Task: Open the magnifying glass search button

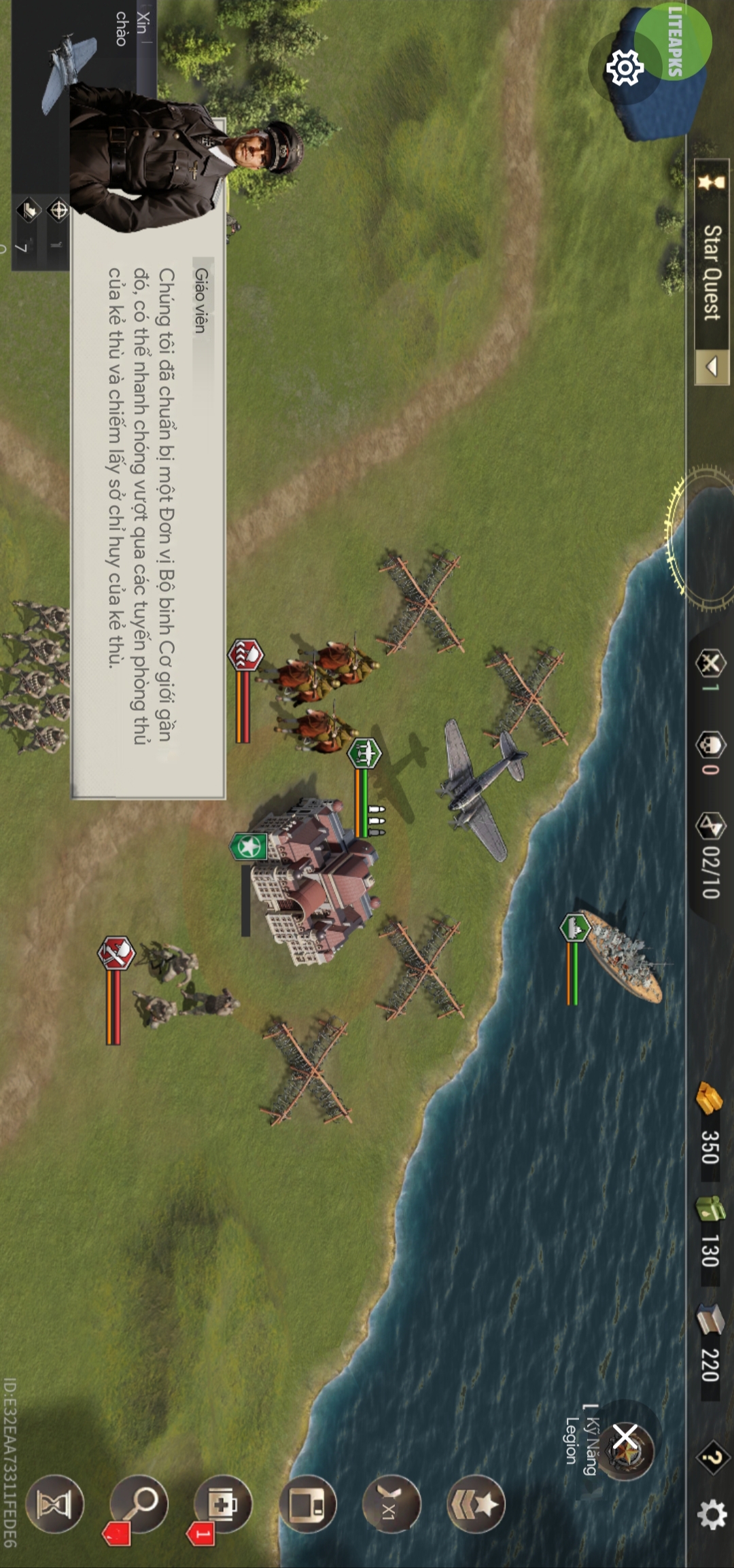Action: click(138, 1503)
